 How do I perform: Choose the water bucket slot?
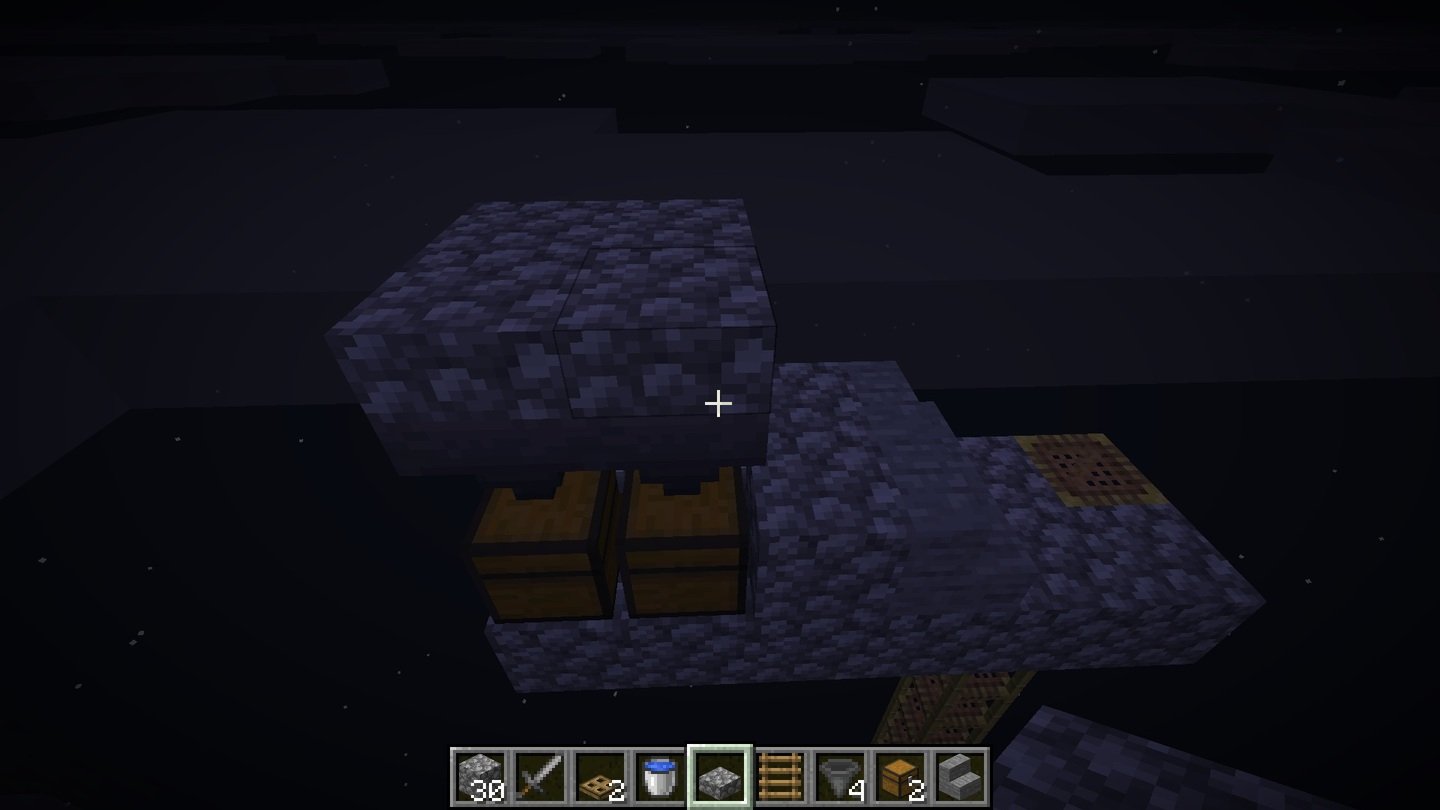coord(659,776)
